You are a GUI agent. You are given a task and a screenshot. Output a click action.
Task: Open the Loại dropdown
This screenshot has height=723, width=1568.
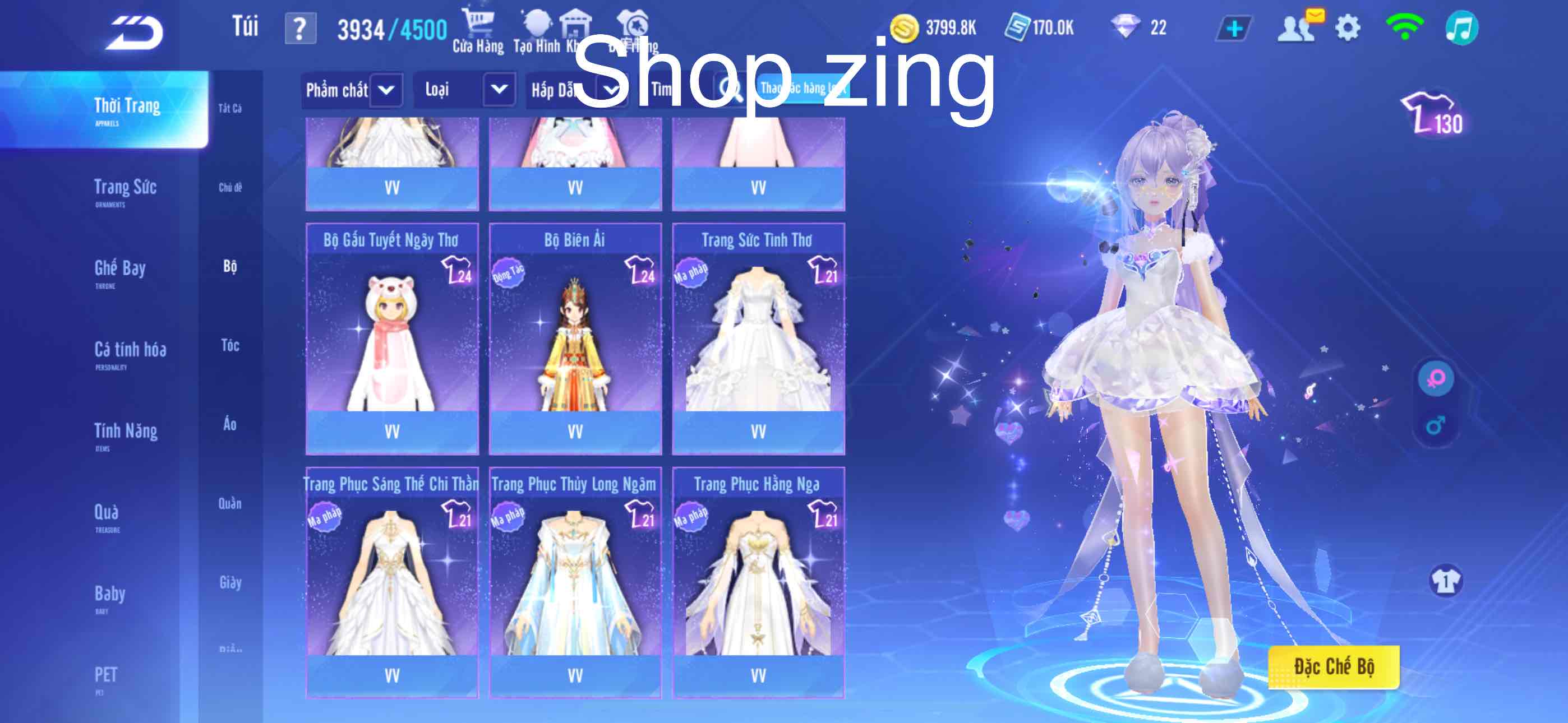[x=500, y=89]
